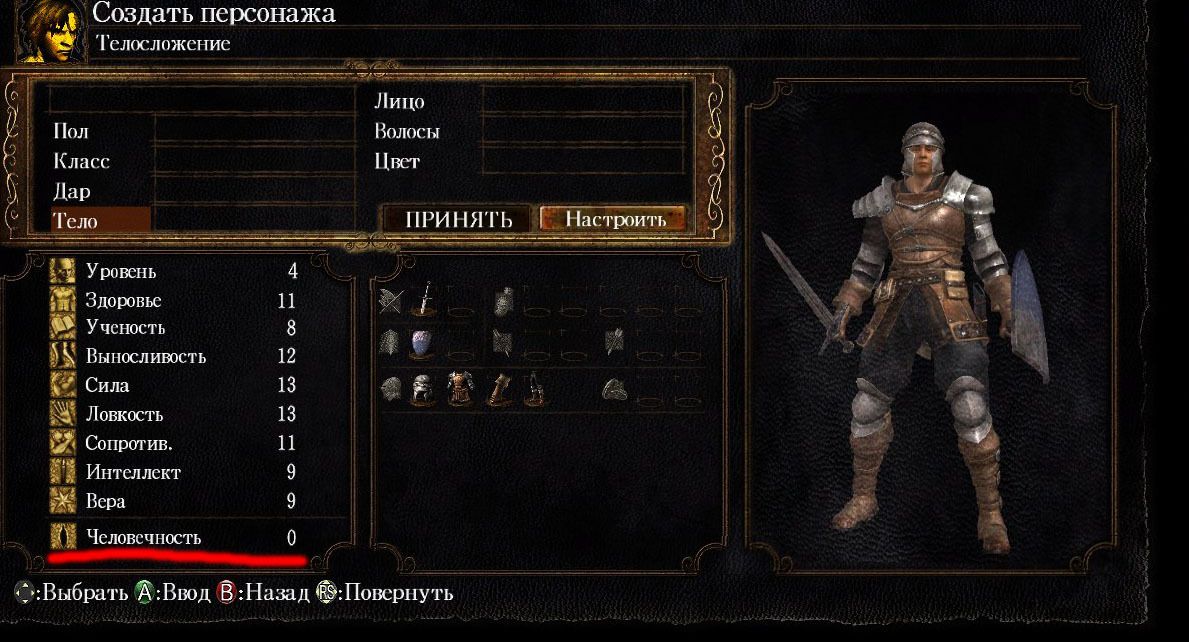
Task: Open the Настроить customization button
Action: pyautogui.click(x=613, y=219)
